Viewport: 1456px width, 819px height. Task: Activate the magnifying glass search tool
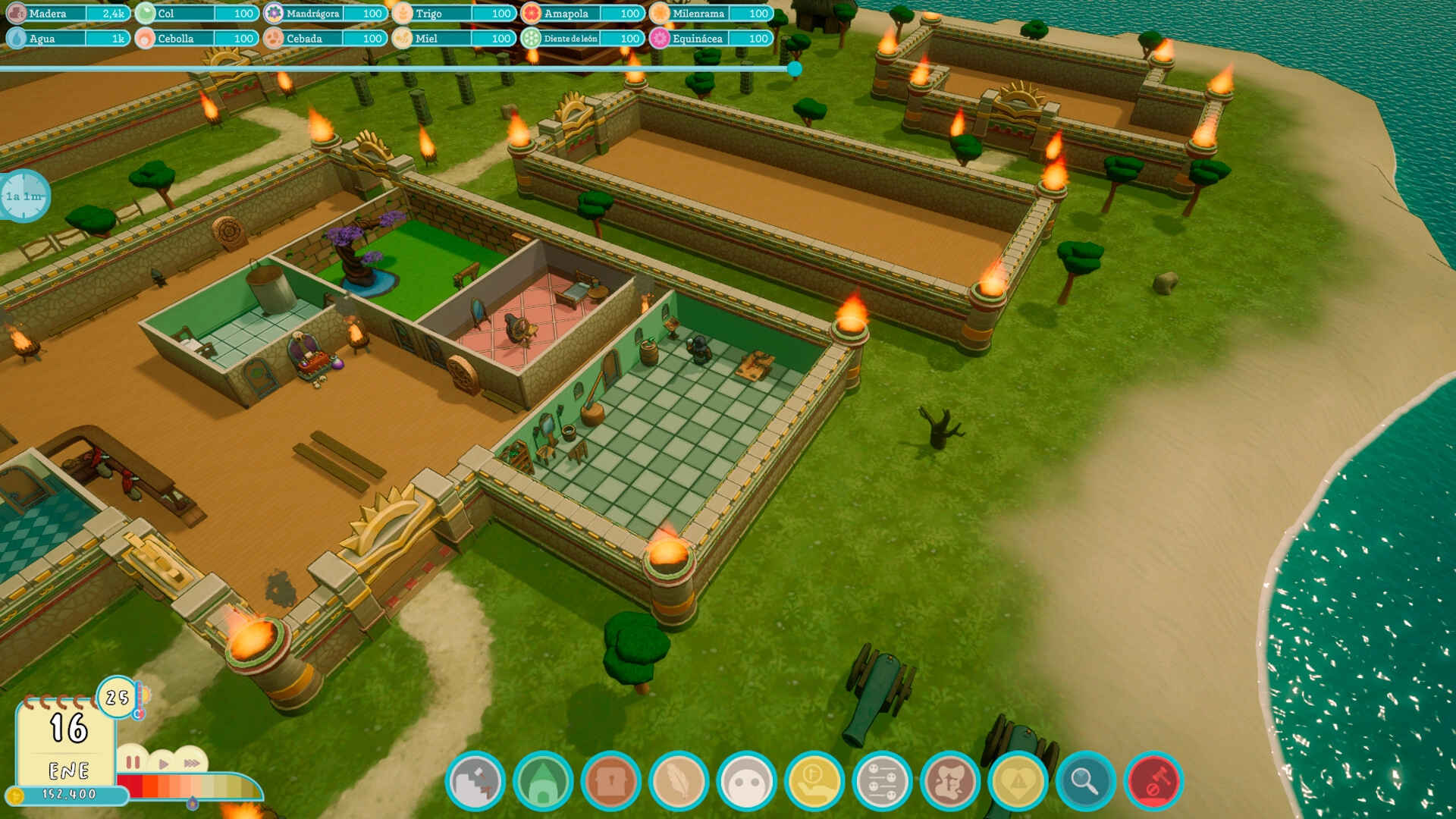pos(1085,781)
